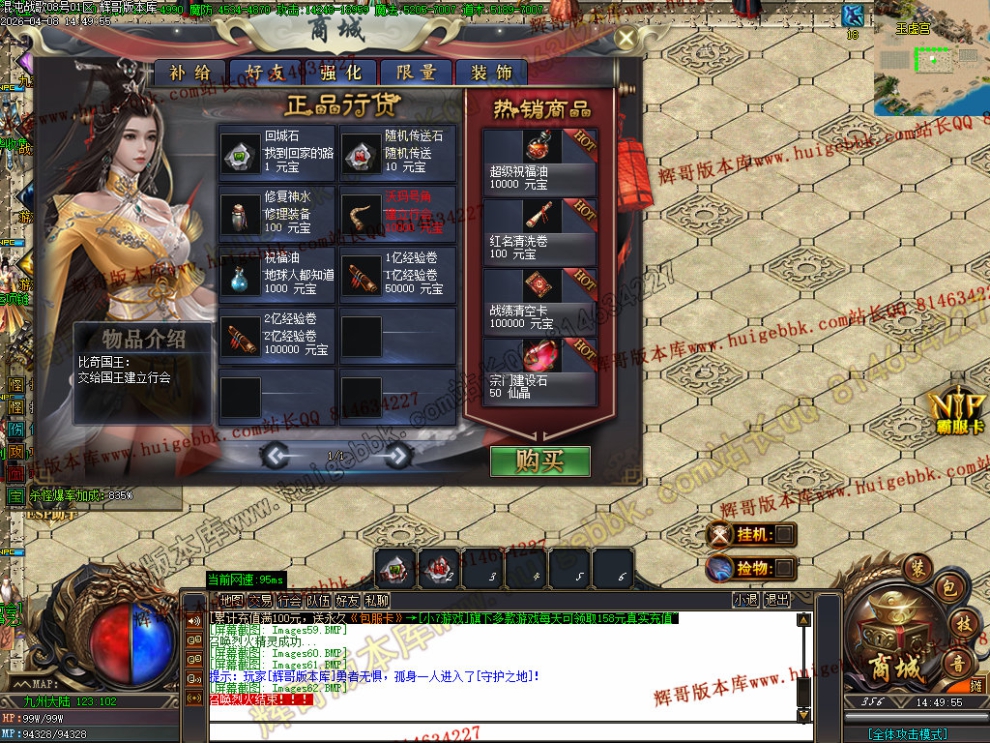Go to the next shop page arrow

(x=398, y=456)
